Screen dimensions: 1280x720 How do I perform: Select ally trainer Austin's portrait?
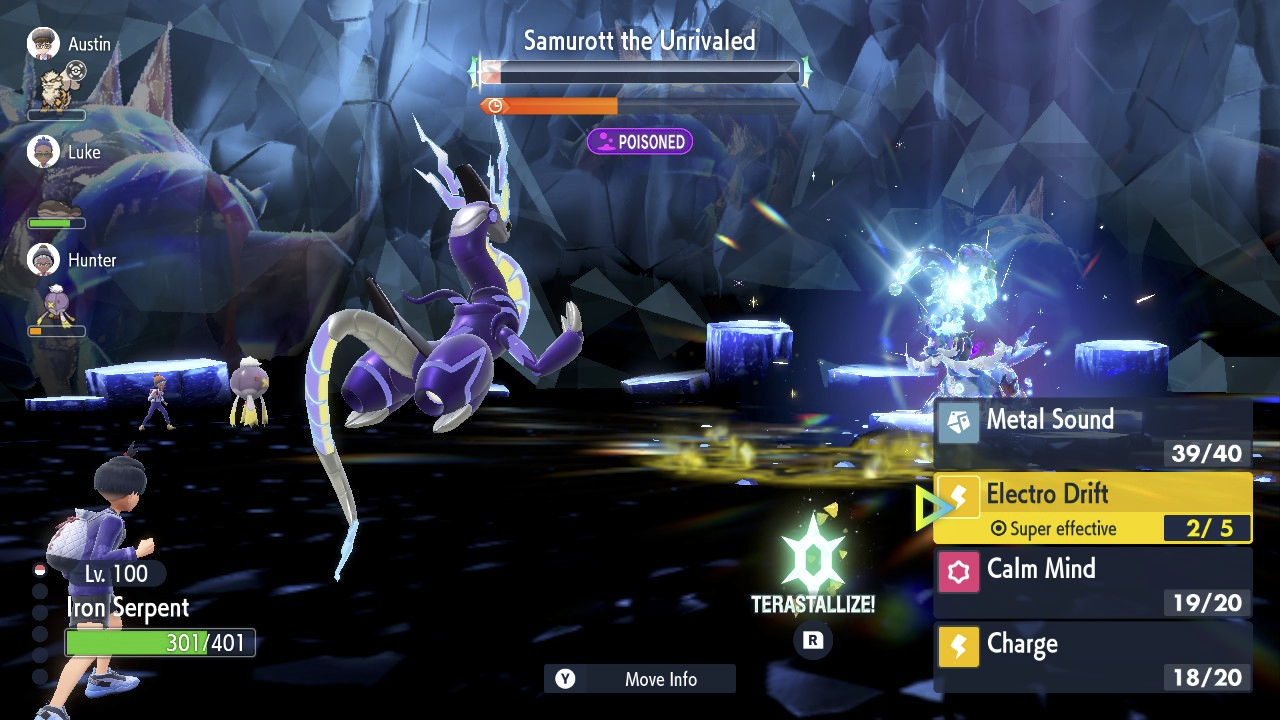coord(43,44)
